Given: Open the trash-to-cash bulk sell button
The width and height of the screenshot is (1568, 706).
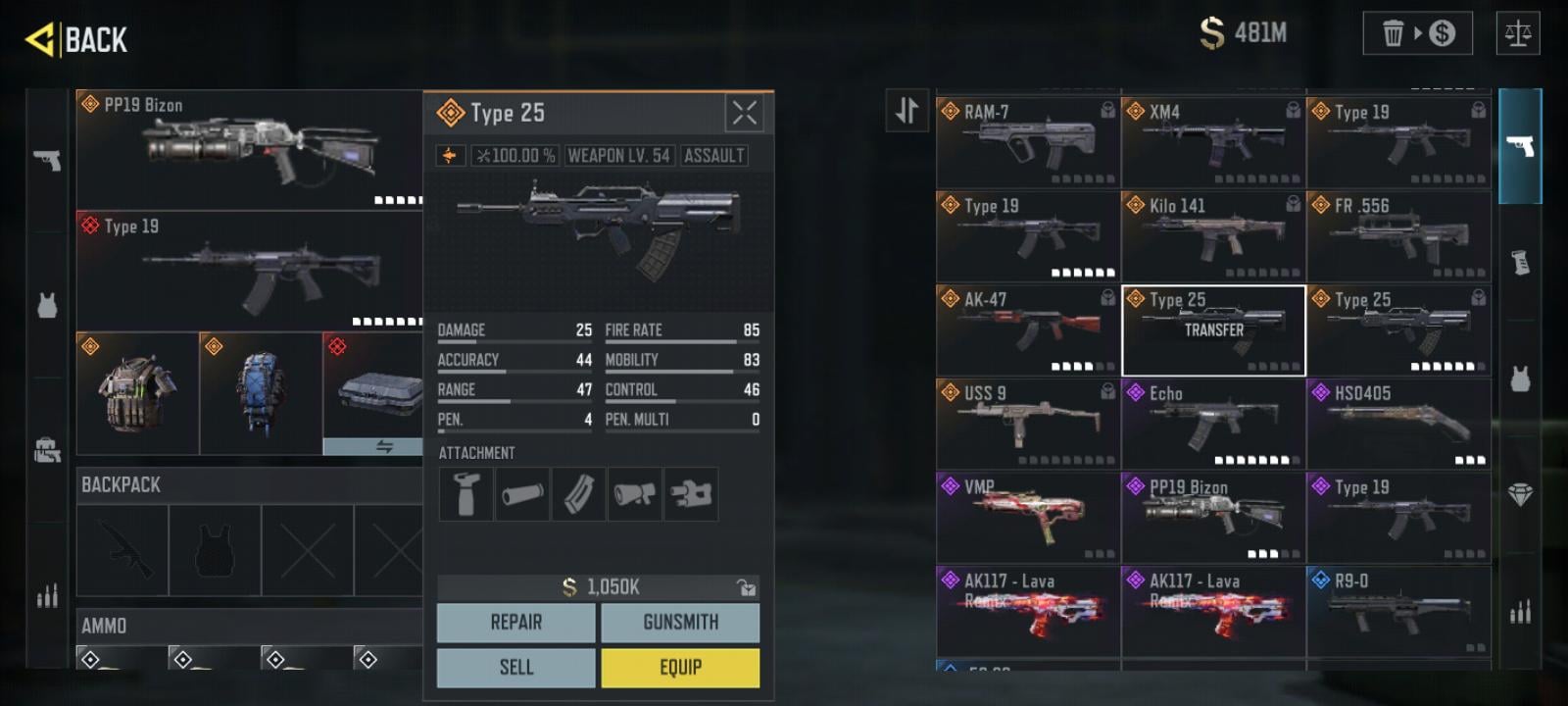Looking at the screenshot, I should click(x=1417, y=33).
